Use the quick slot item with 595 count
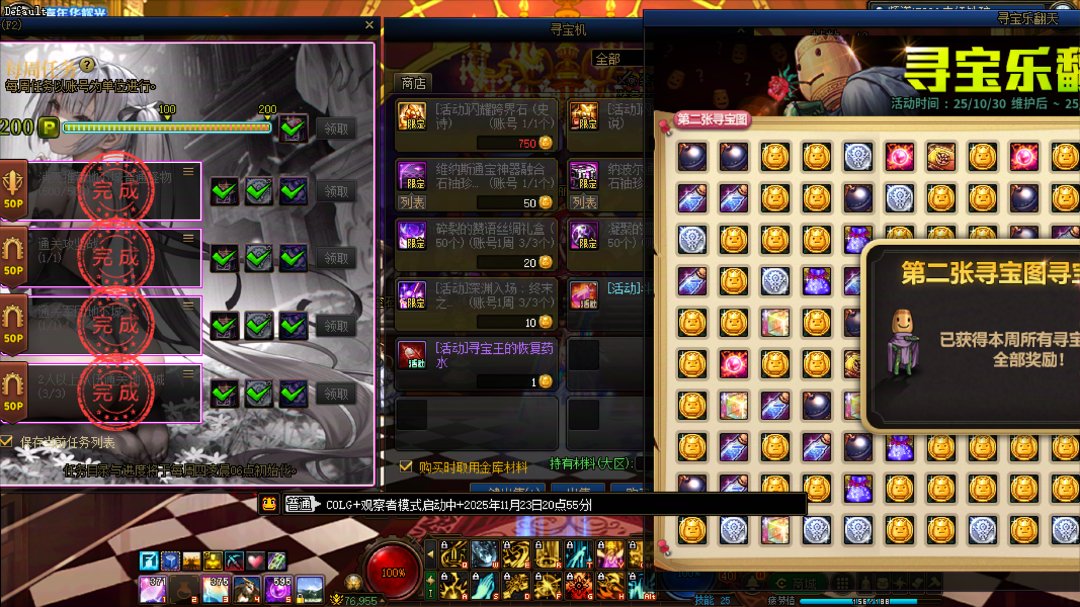This screenshot has height=607, width=1080. (x=279, y=588)
